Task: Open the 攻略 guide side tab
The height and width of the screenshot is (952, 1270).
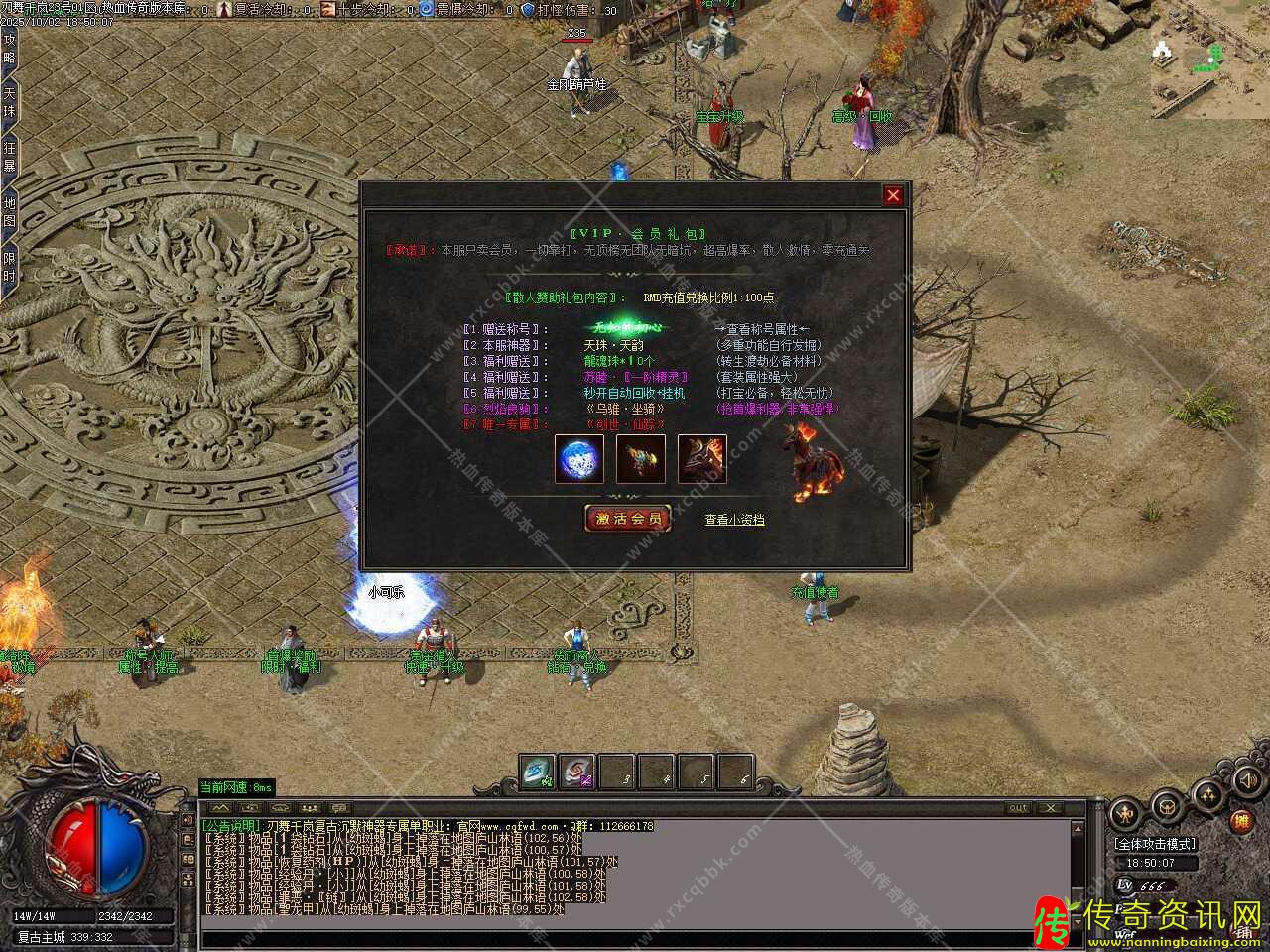Action: click(10, 48)
